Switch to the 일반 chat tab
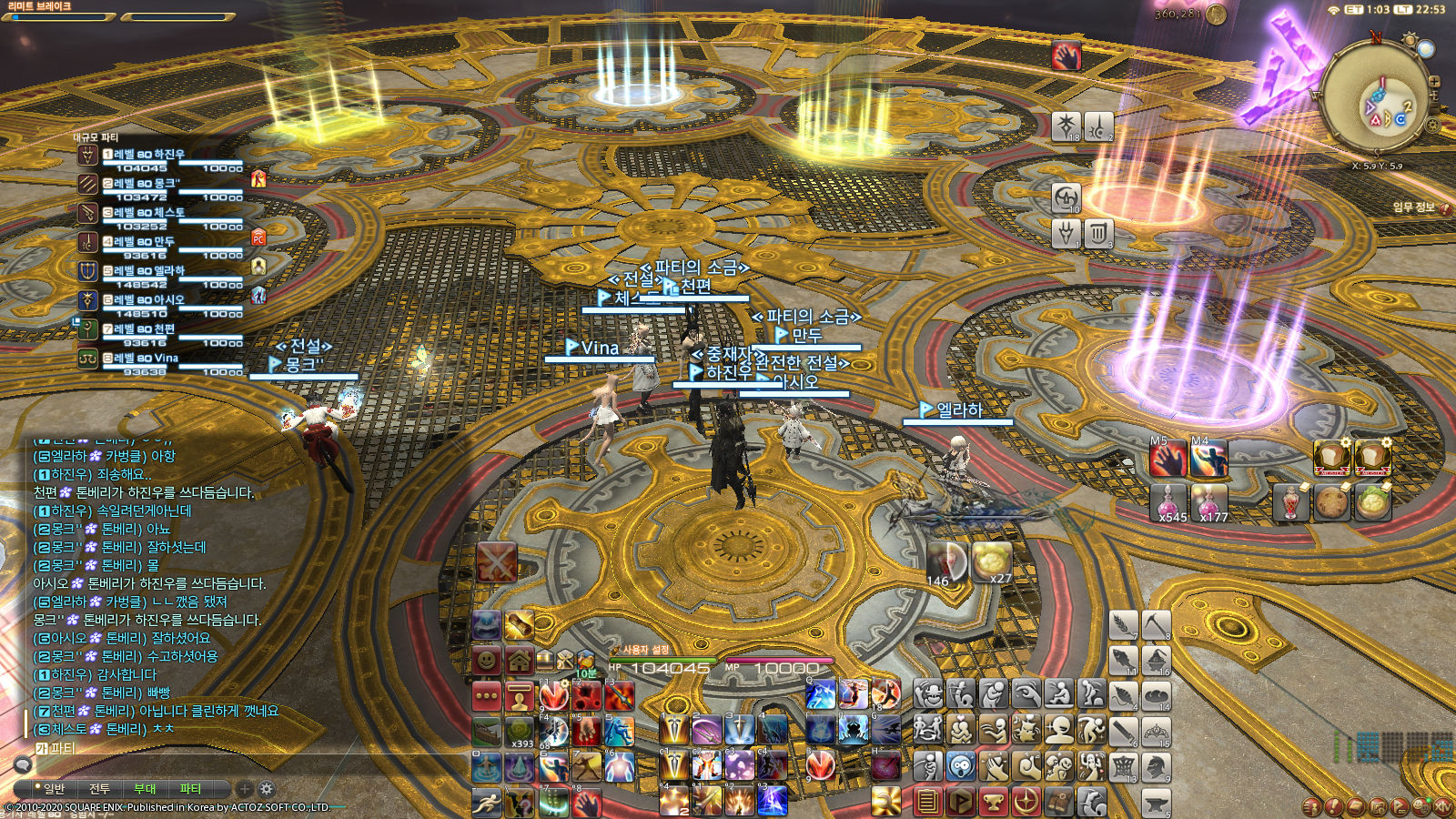This screenshot has height=819, width=1456. click(x=54, y=789)
